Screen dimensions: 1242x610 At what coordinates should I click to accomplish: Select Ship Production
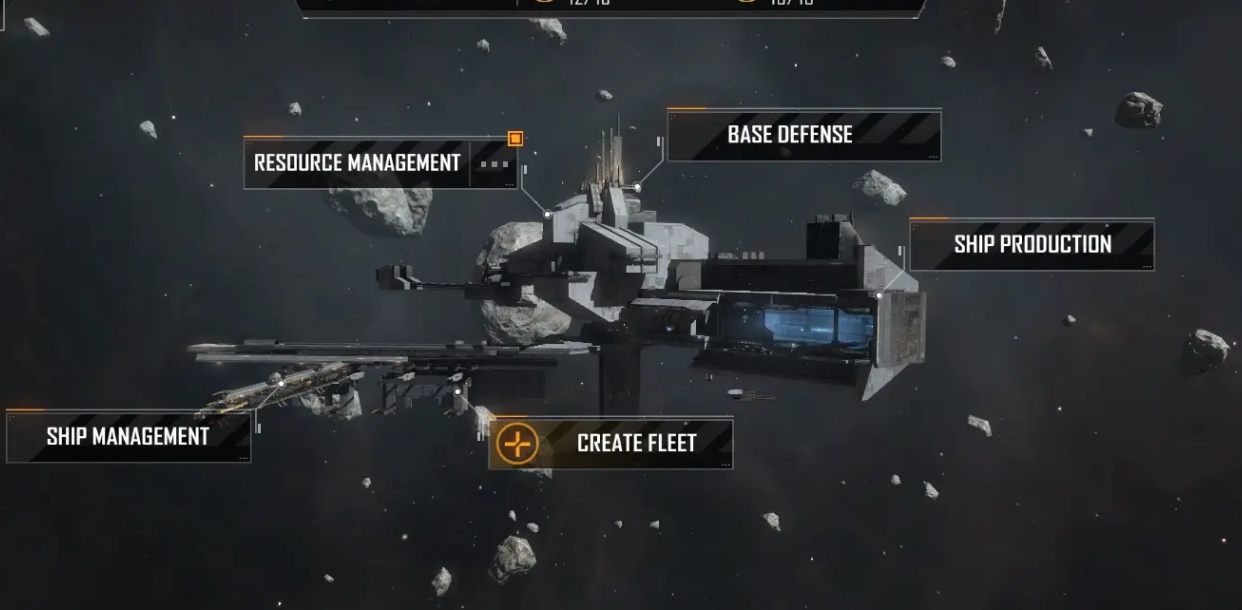tap(1031, 244)
